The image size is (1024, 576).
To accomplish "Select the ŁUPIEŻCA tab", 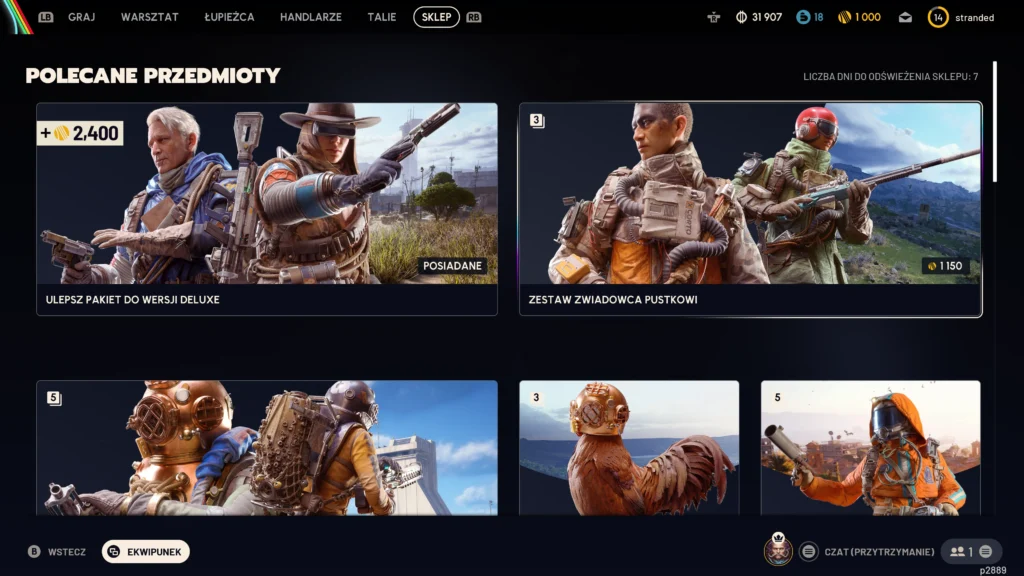I will tap(229, 17).
